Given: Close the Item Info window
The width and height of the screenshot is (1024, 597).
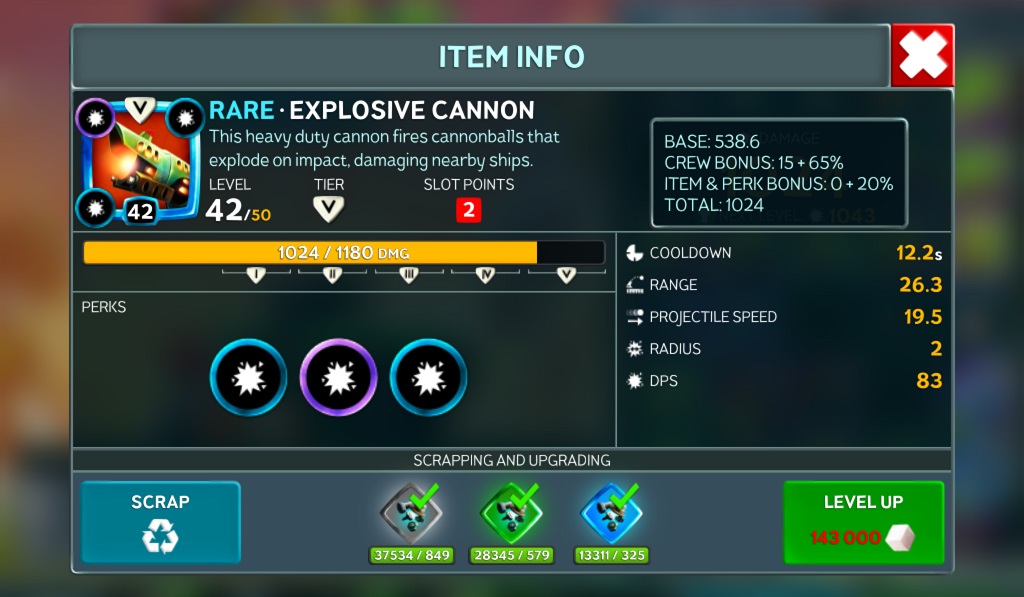Looking at the screenshot, I should pos(922,55).
